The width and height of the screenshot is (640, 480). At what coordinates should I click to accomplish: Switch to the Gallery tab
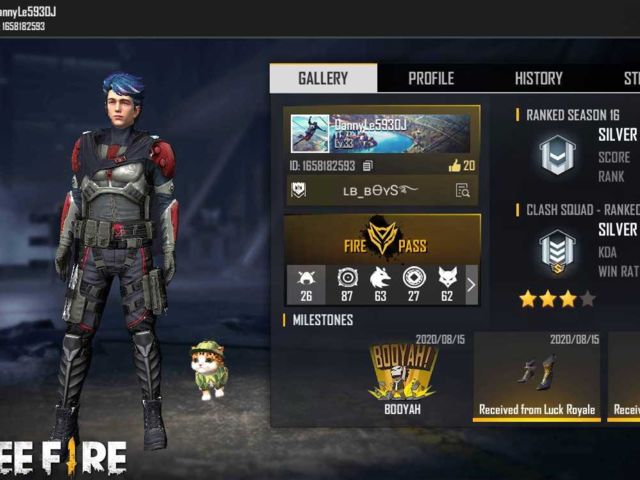323,78
